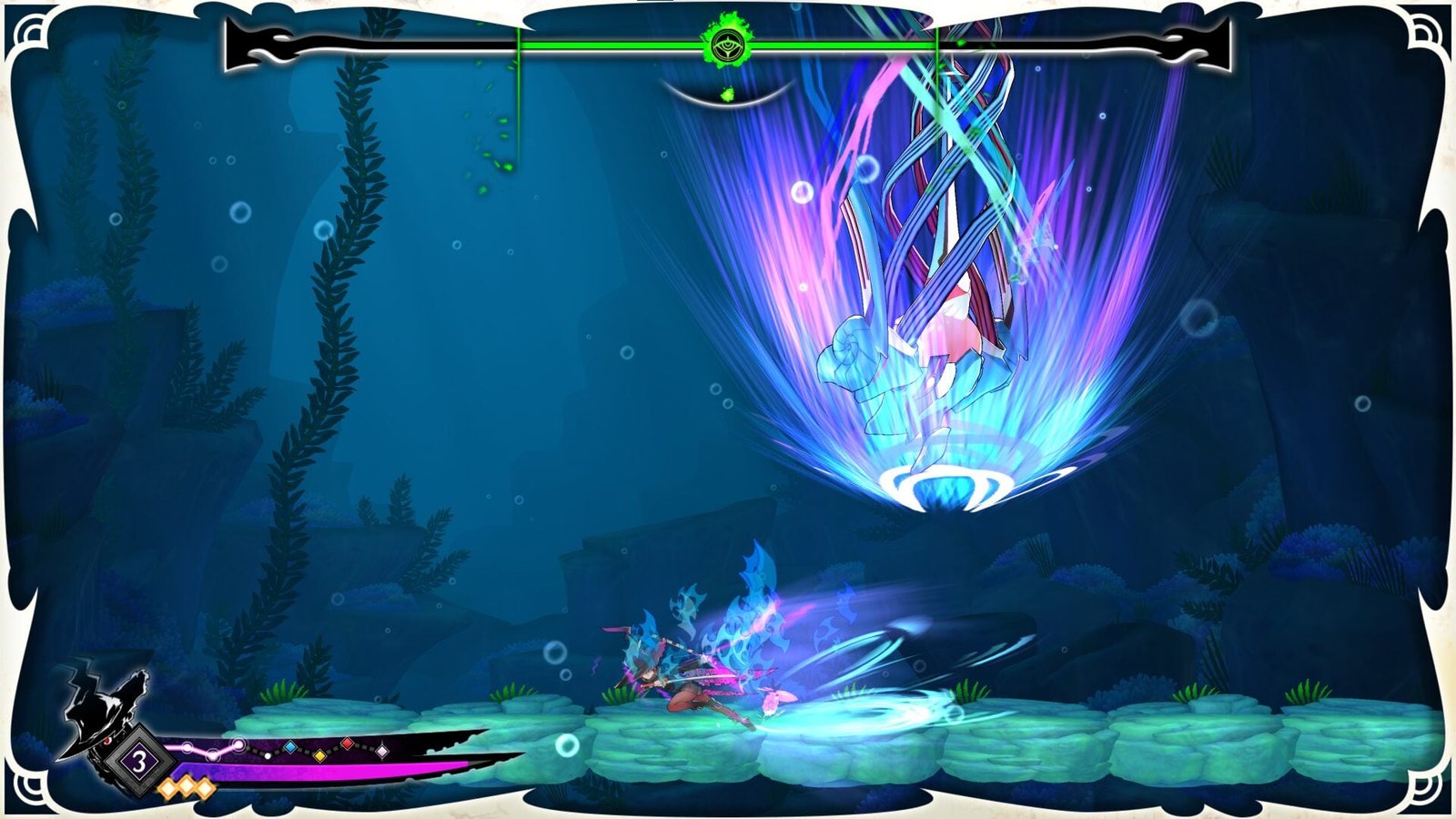Click the green eye boss emblem
Image resolution: width=1456 pixels, height=819 pixels.
(725, 43)
